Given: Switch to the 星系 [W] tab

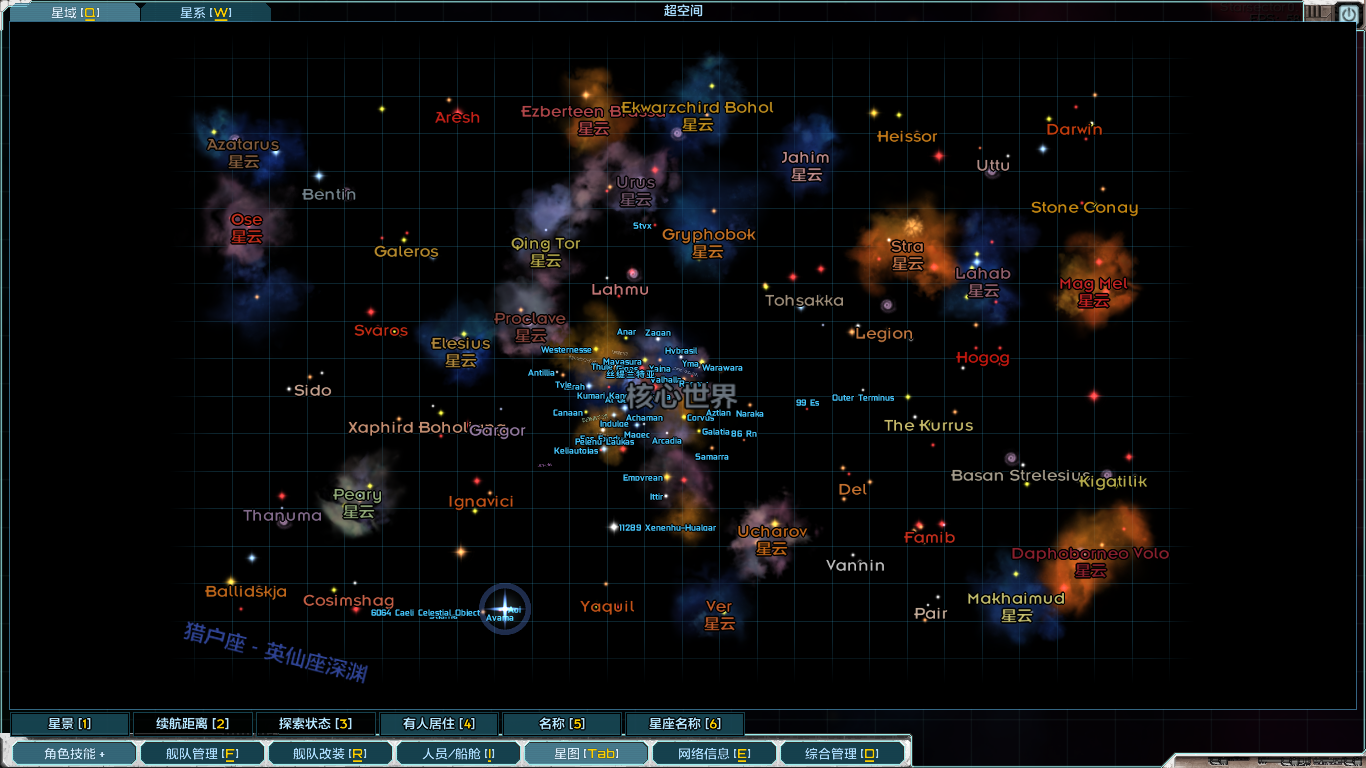Looking at the screenshot, I should tap(205, 13).
